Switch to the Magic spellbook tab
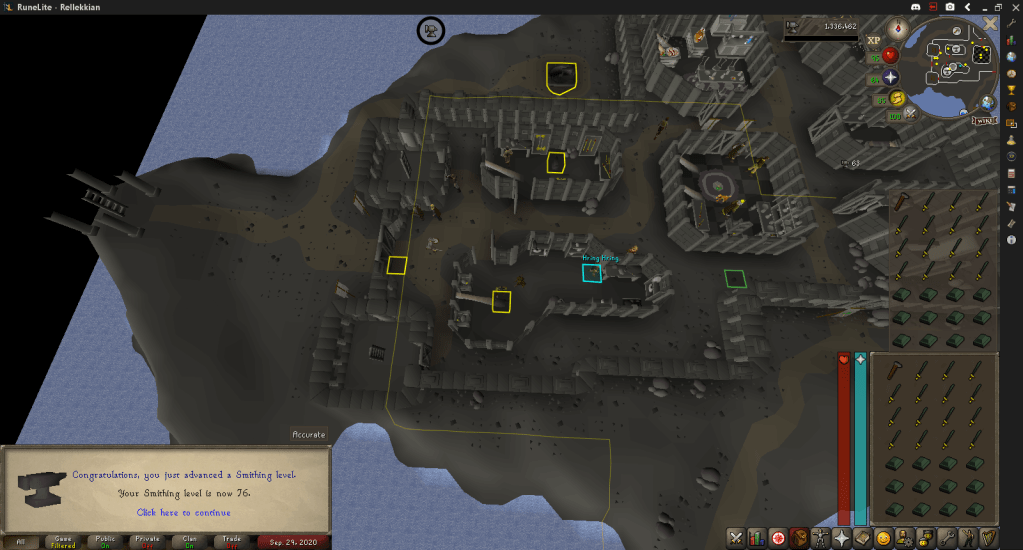Screen dimensions: 1023x550 863,538
